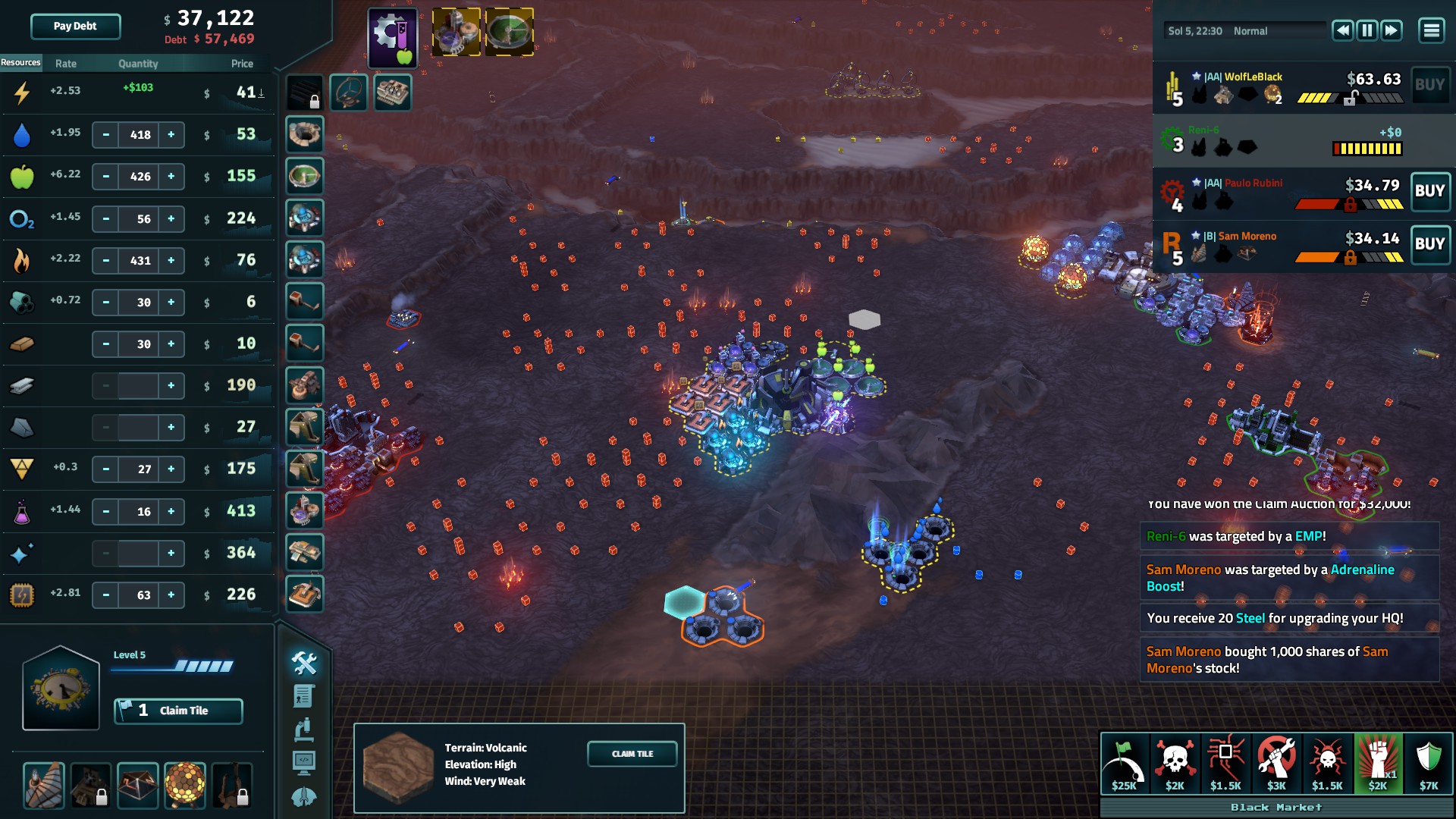Slow down the game speed

[x=1342, y=30]
